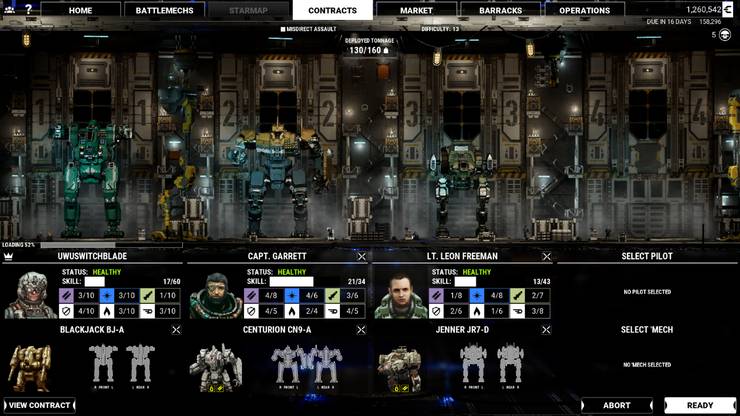Screen dimensions: 740x416
Task: Switch to the BattleMechs tab
Action: [165, 10]
